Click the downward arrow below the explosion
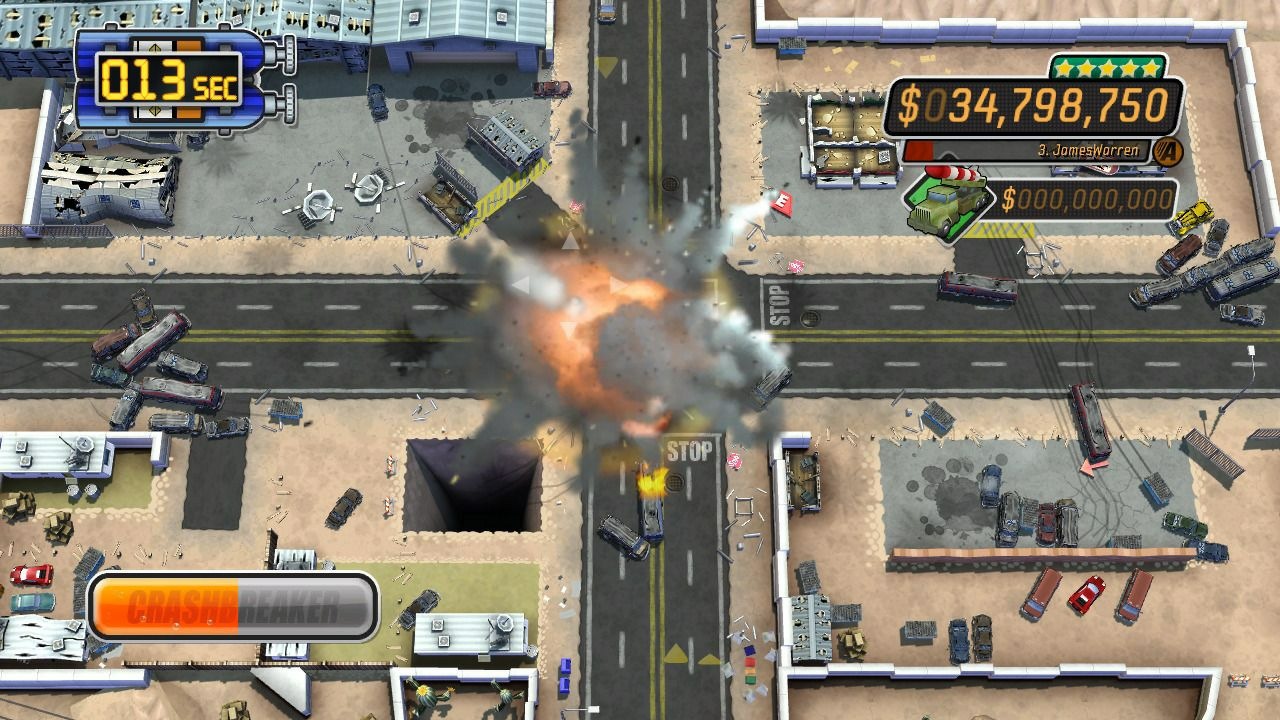1280x720 pixels. click(567, 327)
